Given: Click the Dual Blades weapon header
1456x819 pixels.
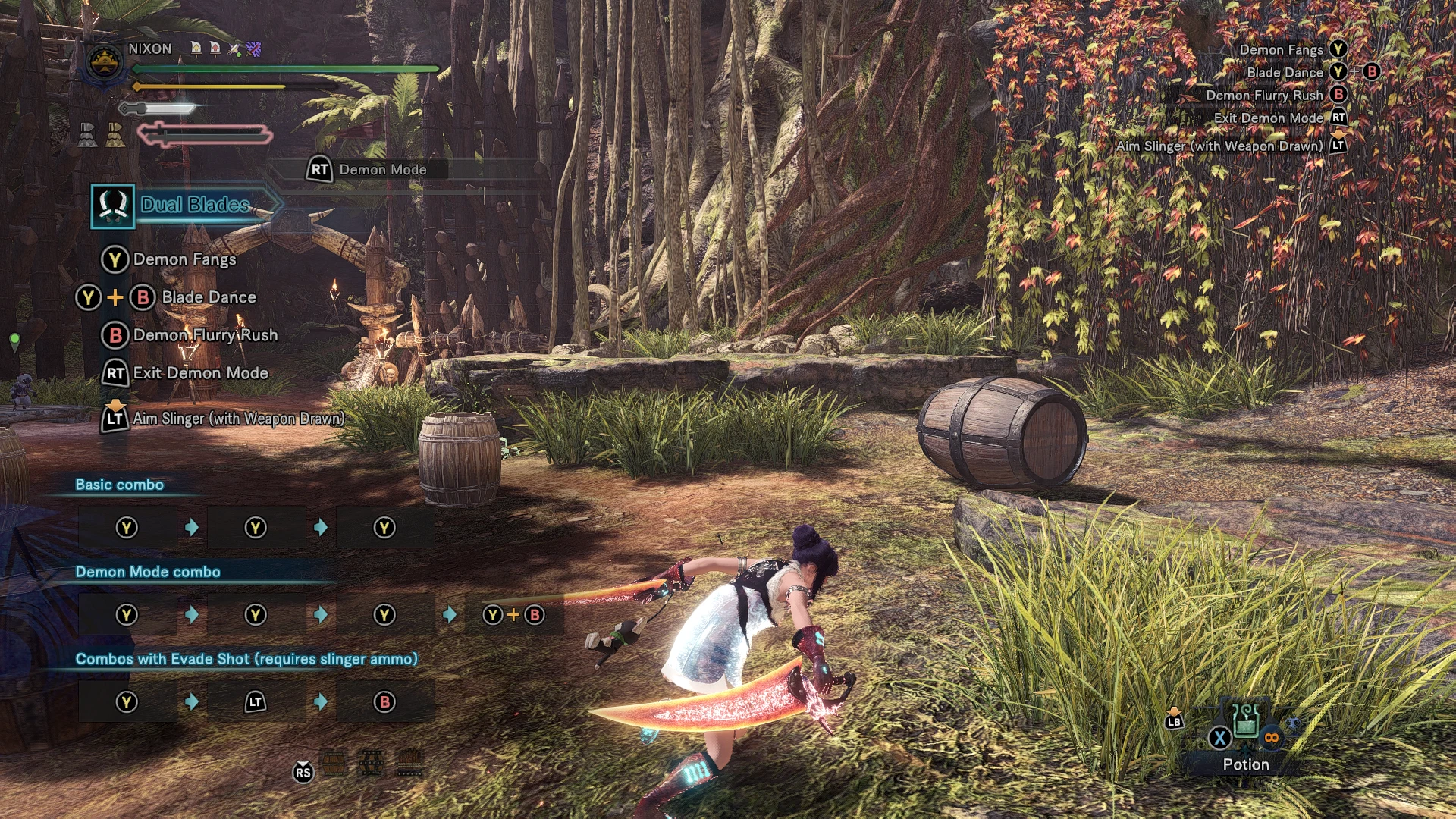Looking at the screenshot, I should click(194, 205).
